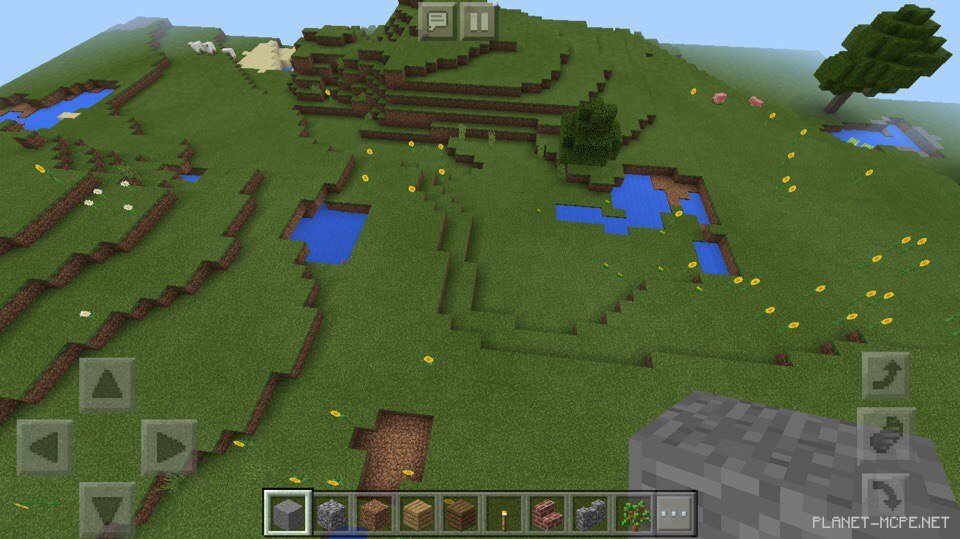Pause the game with the pause button
The image size is (960, 539).
(x=479, y=20)
